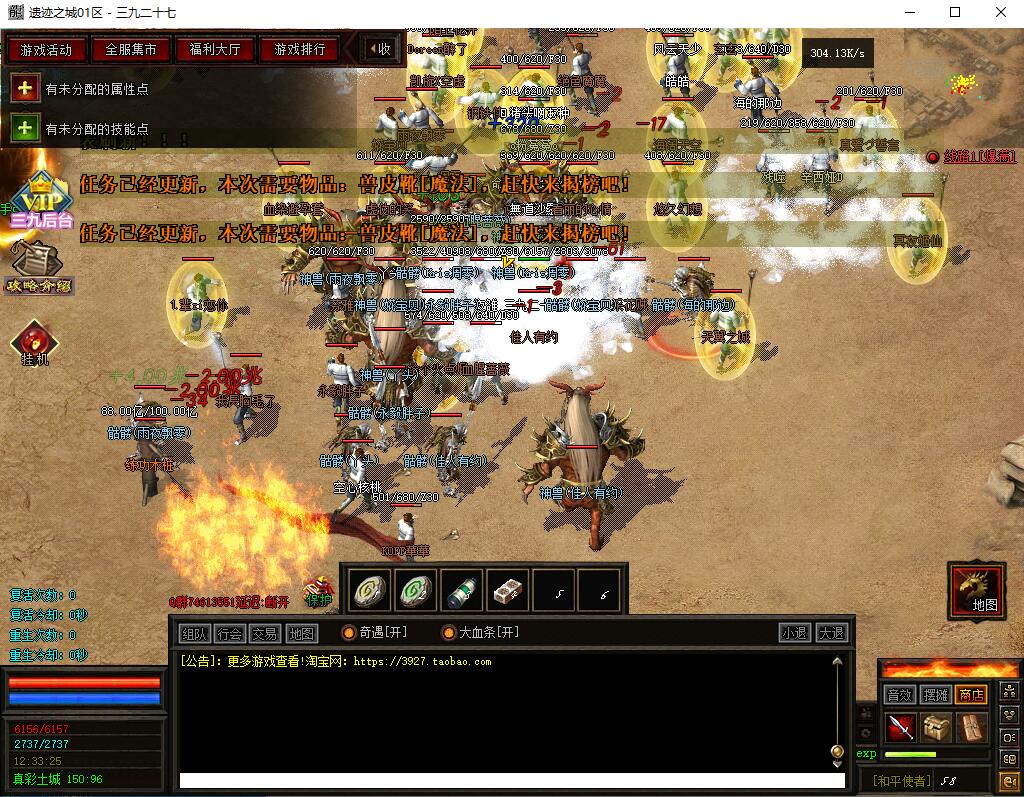Image resolution: width=1024 pixels, height=797 pixels.
Task: Use the green bottle in the hotbar
Action: click(461, 592)
